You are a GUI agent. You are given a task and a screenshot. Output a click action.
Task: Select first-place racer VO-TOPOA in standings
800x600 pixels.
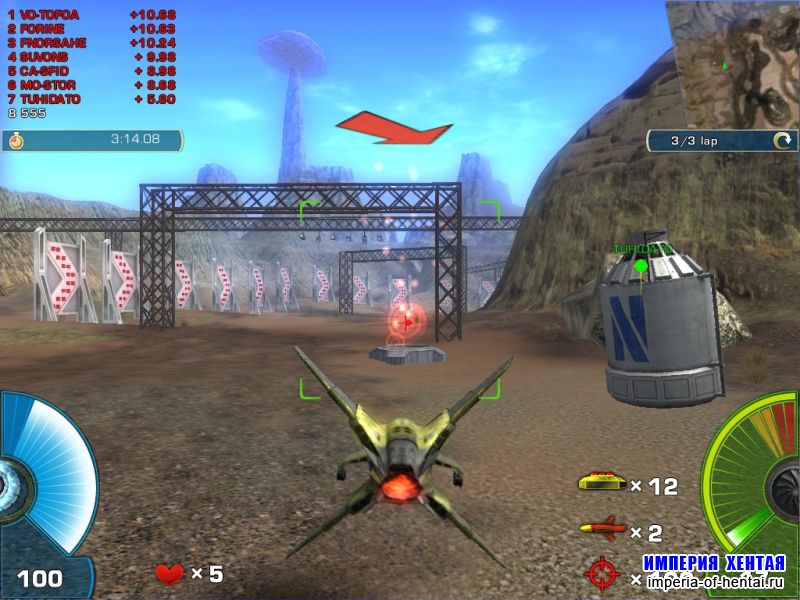click(48, 16)
